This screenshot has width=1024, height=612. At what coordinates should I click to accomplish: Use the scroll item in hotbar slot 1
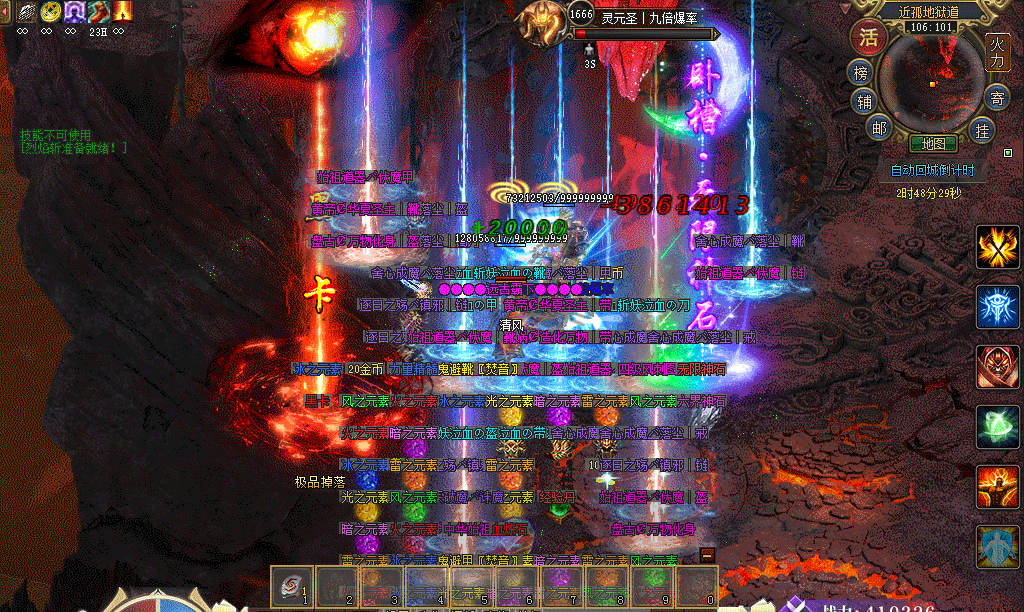click(x=292, y=585)
